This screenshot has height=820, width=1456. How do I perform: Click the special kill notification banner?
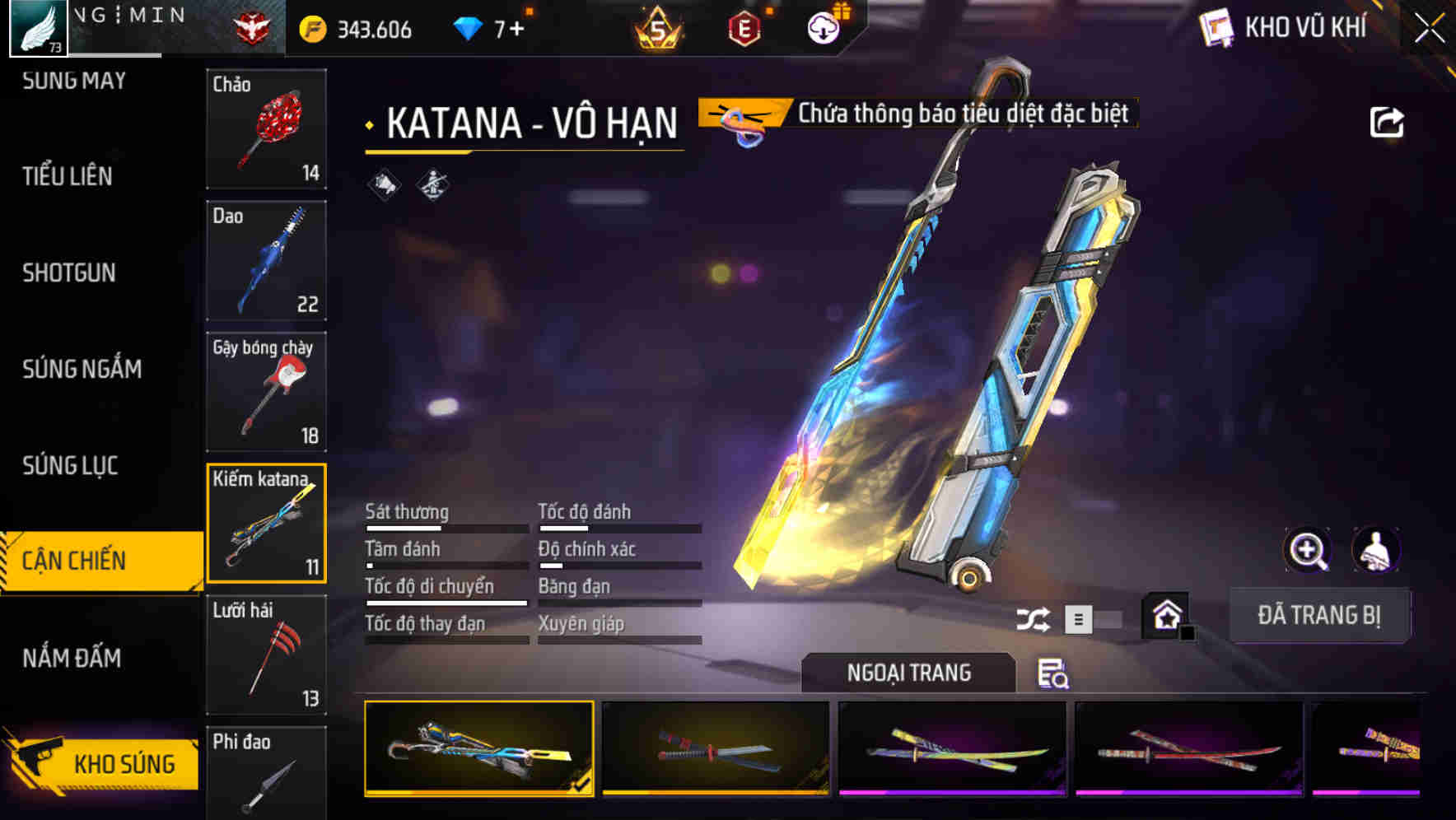coord(917,114)
